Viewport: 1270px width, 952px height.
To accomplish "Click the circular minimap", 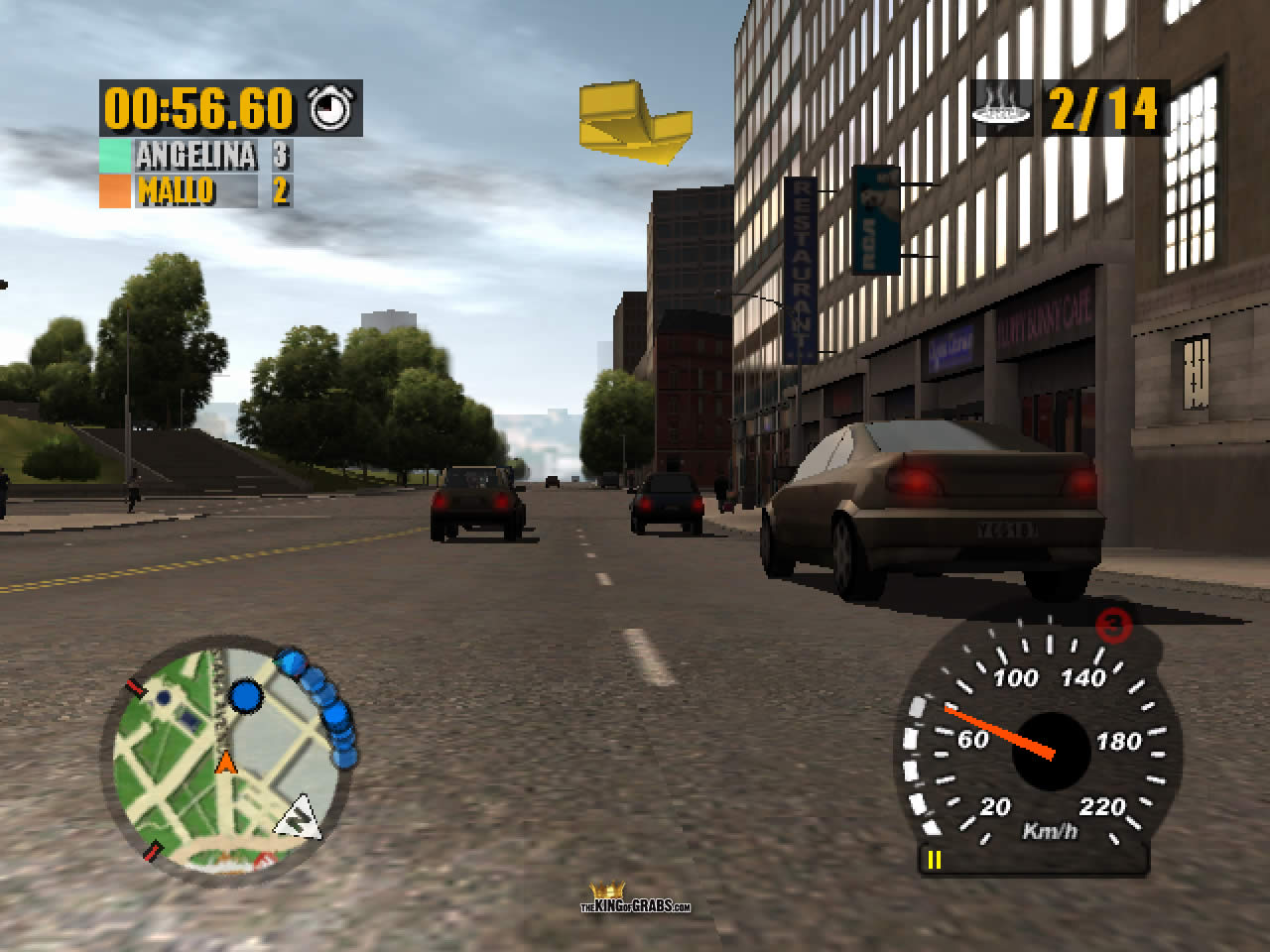I will pyautogui.click(x=228, y=754).
